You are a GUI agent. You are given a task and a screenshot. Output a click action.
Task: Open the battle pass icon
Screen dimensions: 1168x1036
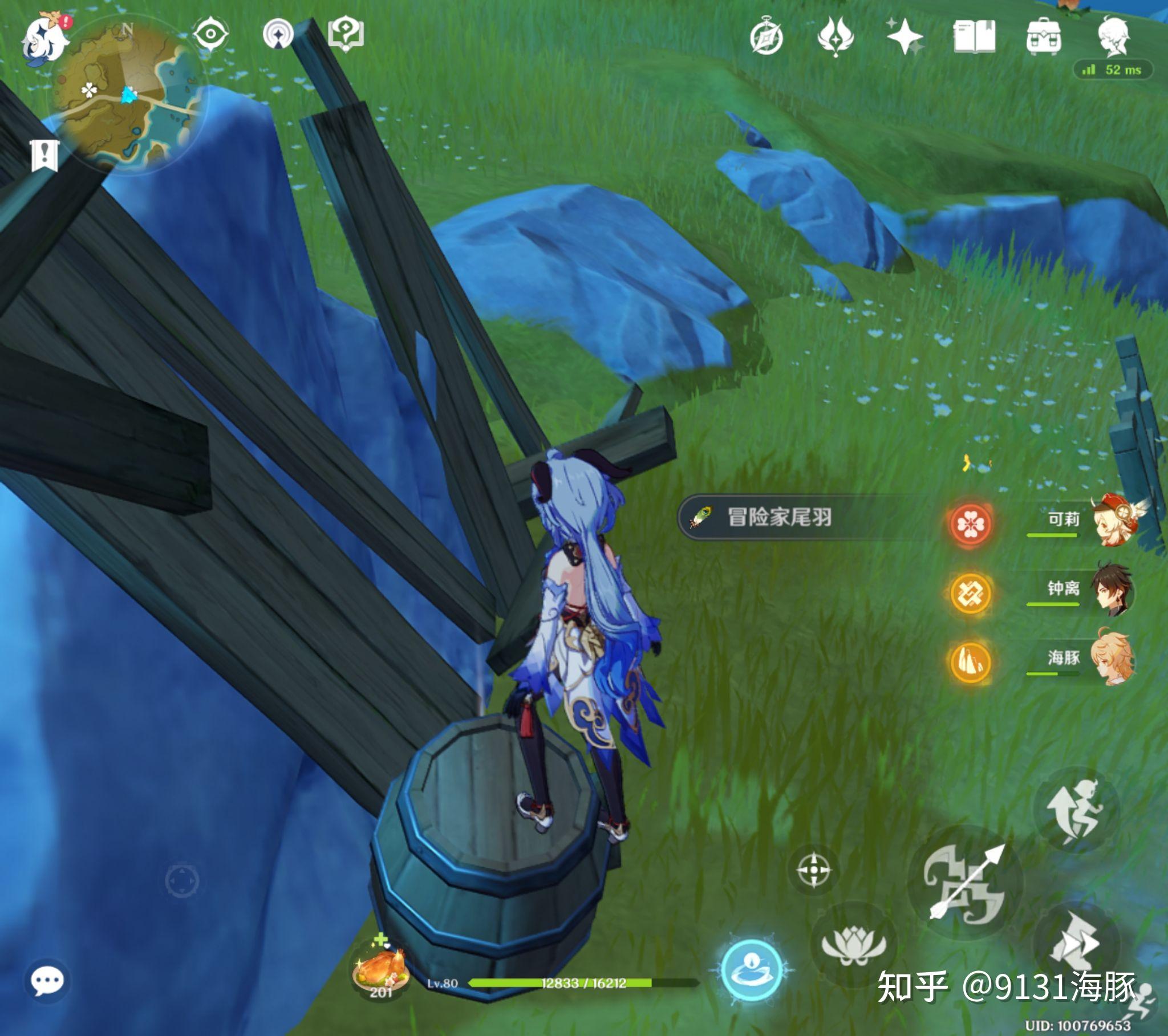click(x=836, y=36)
